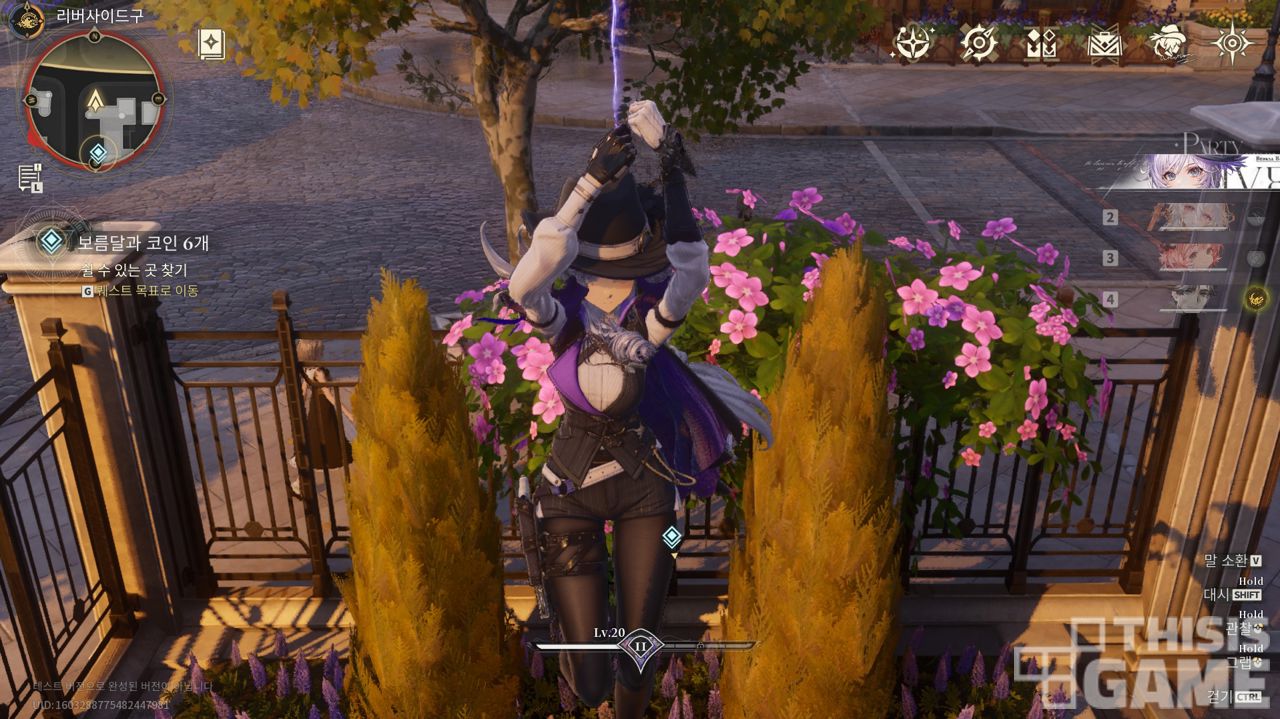1280x719 pixels.
Task: Open the quest log note icon
Action: pos(29,178)
